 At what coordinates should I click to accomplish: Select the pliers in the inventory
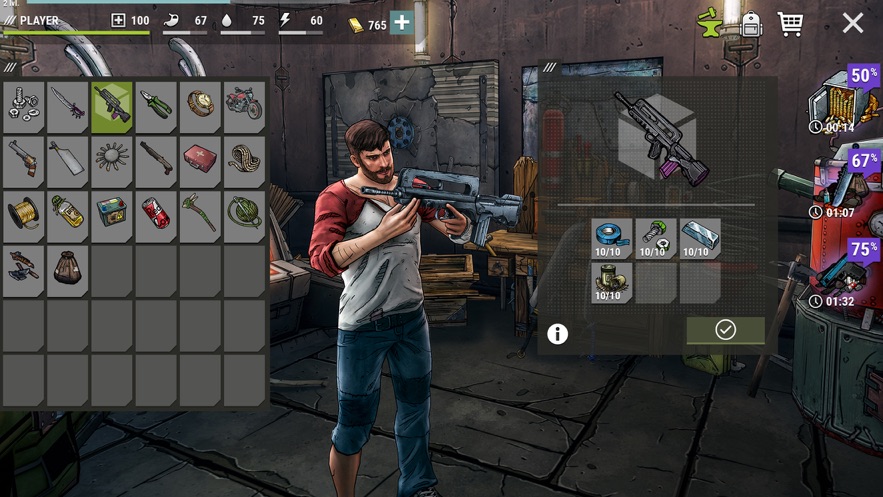(x=156, y=105)
